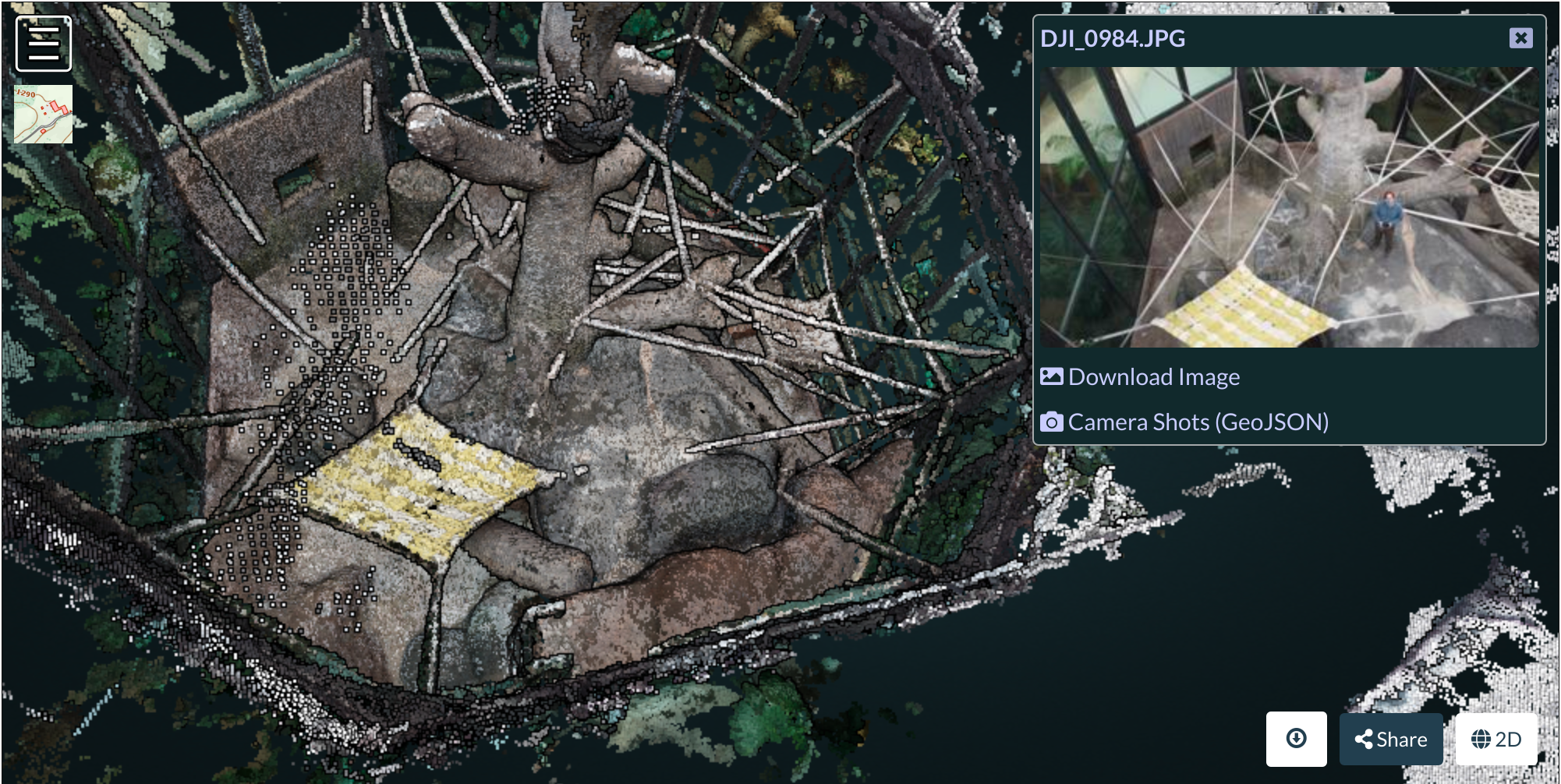Open the hamburger menu
This screenshot has height=784, width=1561.
coord(44,44)
